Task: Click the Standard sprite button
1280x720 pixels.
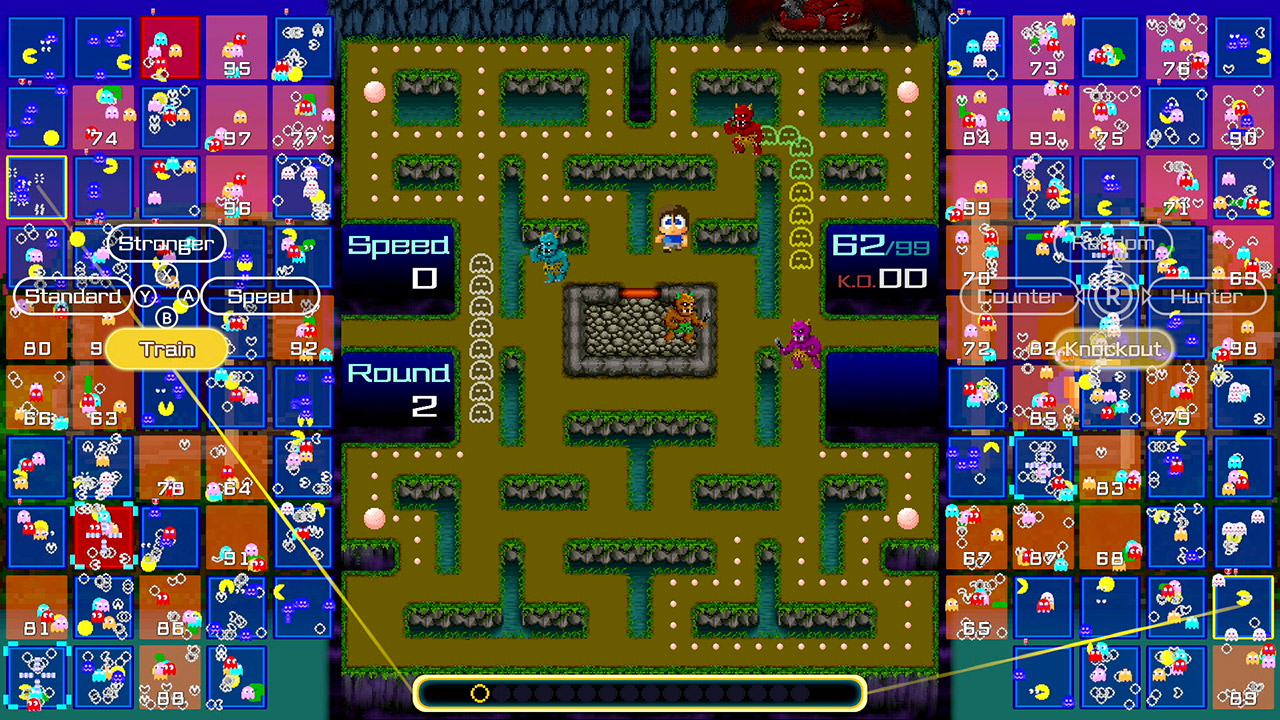Action: coord(72,297)
